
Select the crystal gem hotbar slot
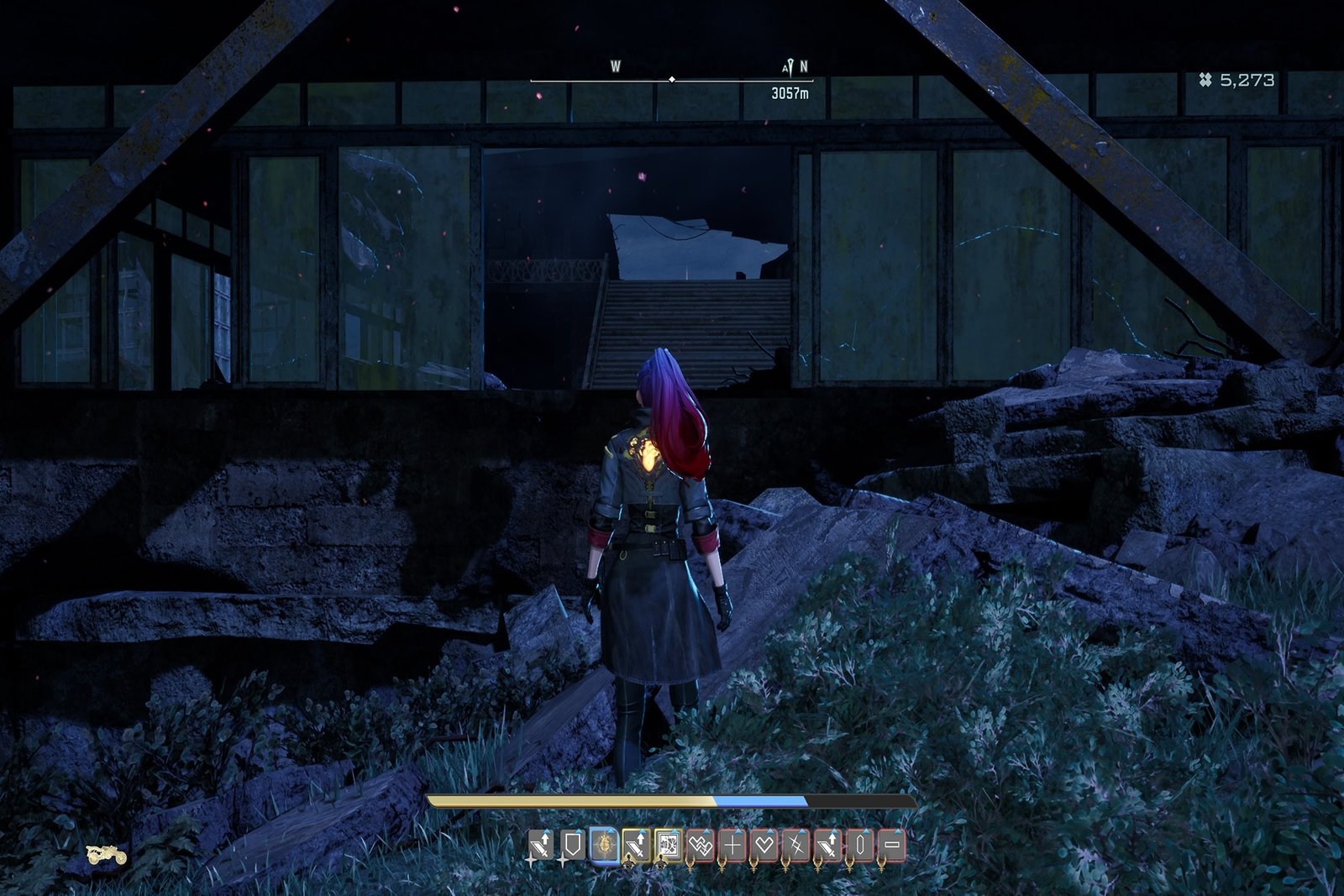[860, 845]
